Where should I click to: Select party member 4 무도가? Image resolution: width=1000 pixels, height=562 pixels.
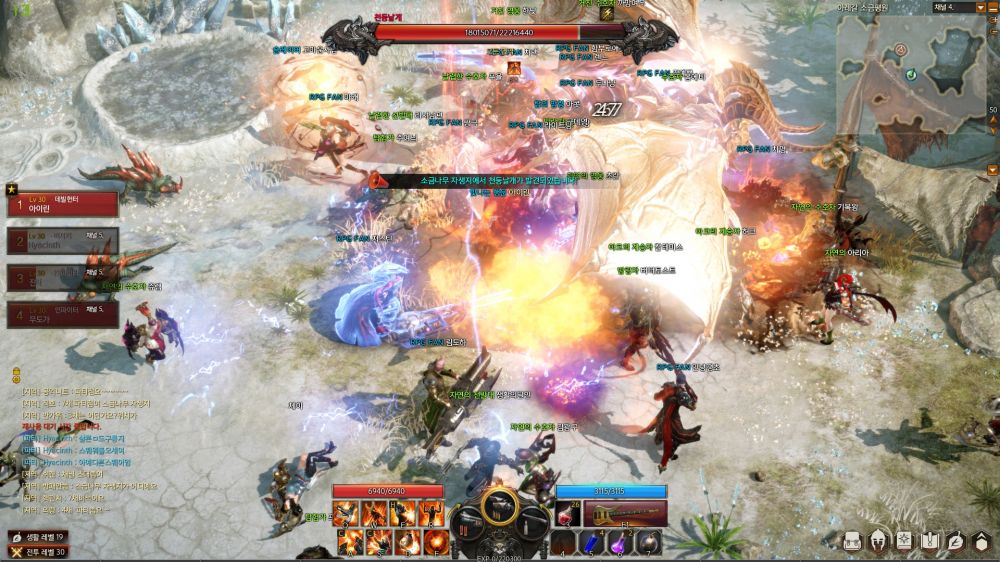tap(62, 315)
